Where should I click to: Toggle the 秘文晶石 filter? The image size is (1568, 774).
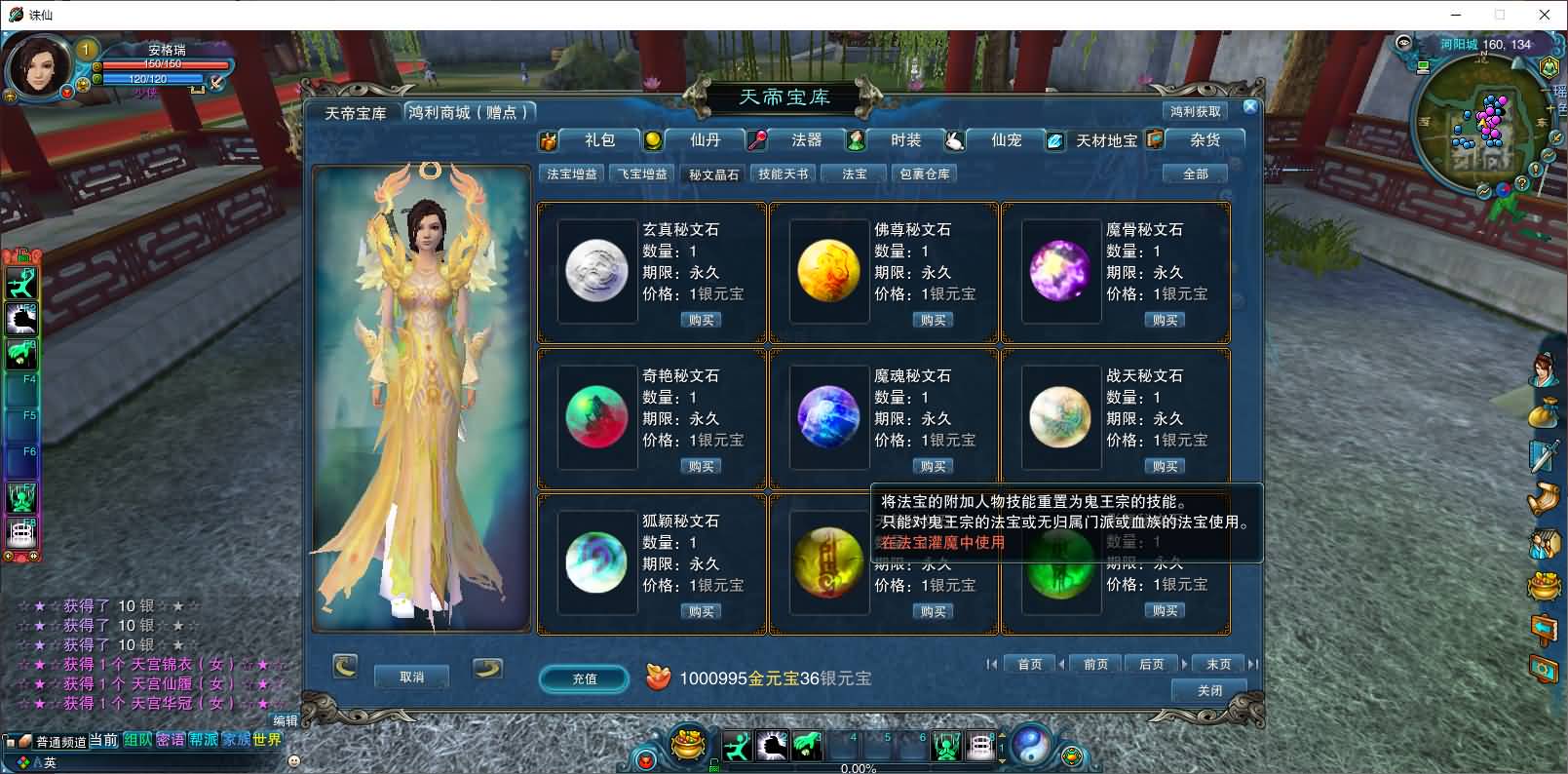(x=712, y=173)
